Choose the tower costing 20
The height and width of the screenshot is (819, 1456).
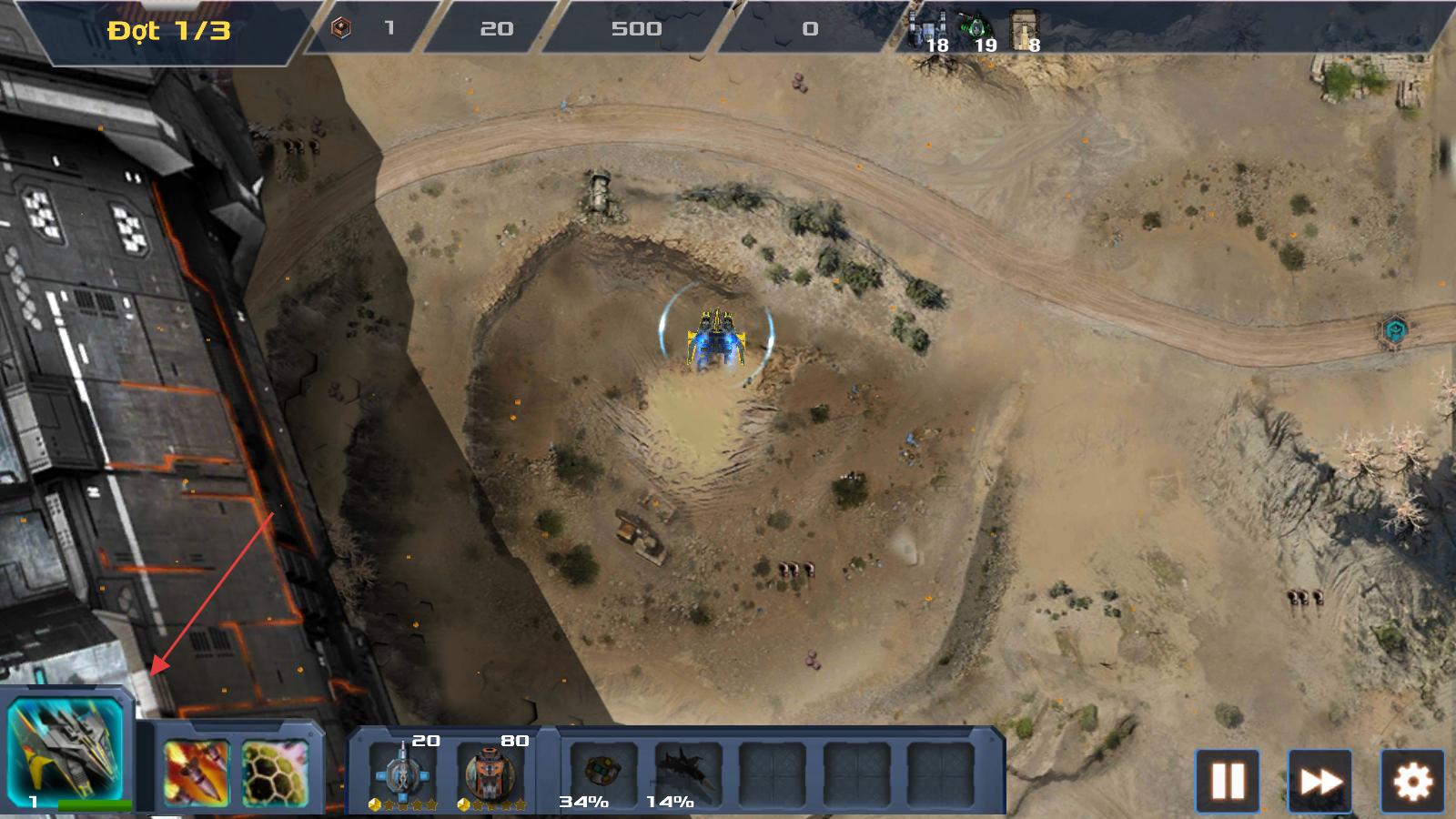coord(403,773)
